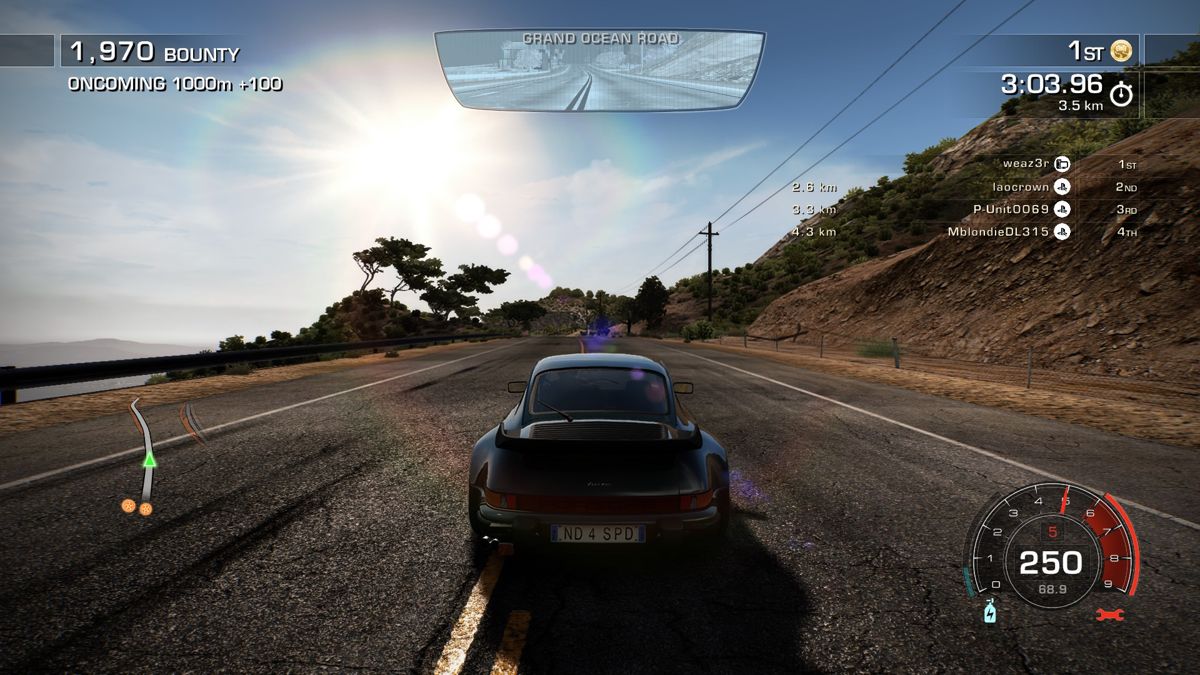Select MblondieDL315 in the standings list
This screenshot has width=1200, height=675.
[x=998, y=232]
